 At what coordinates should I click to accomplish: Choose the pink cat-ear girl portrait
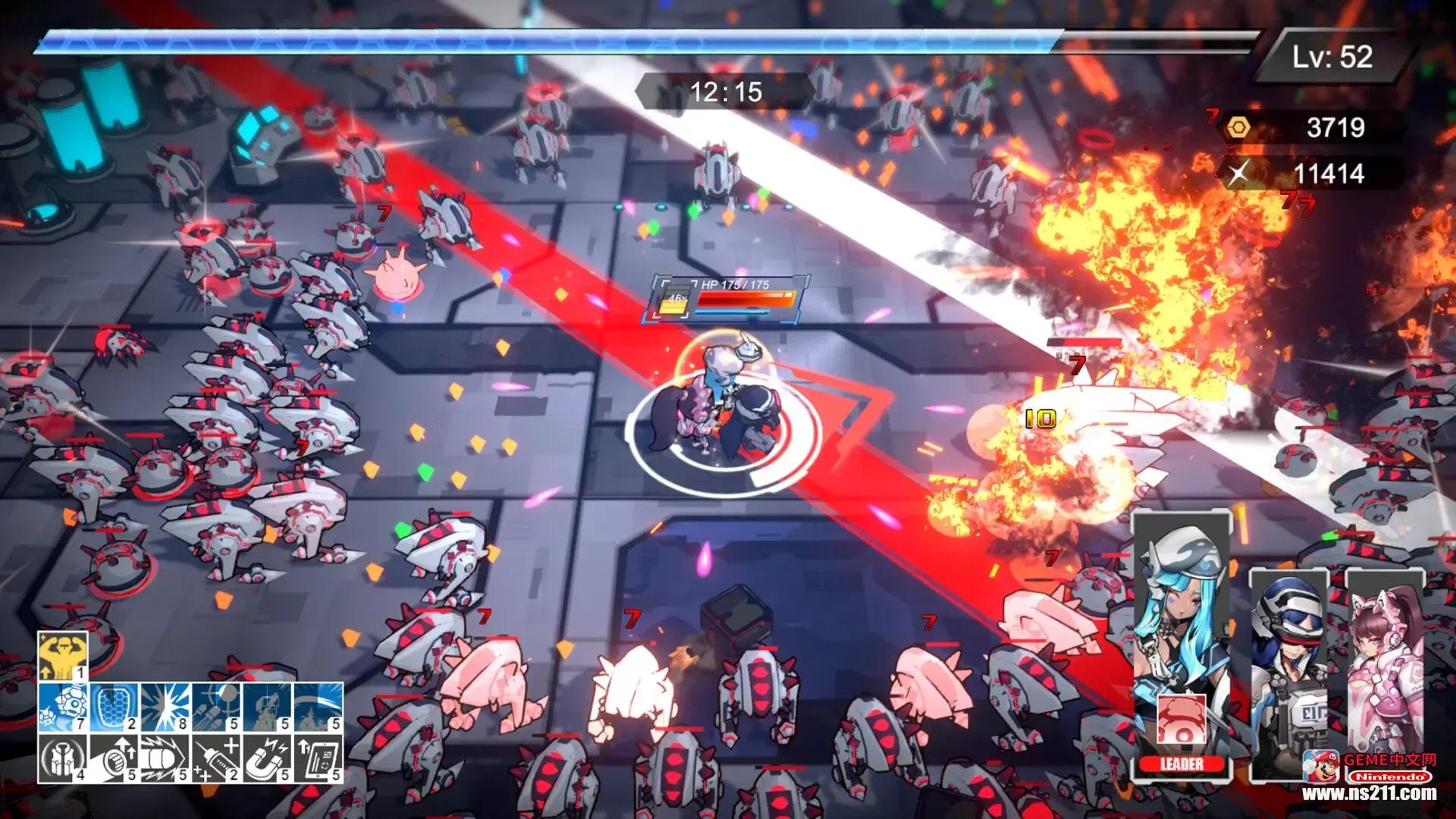click(x=1385, y=660)
